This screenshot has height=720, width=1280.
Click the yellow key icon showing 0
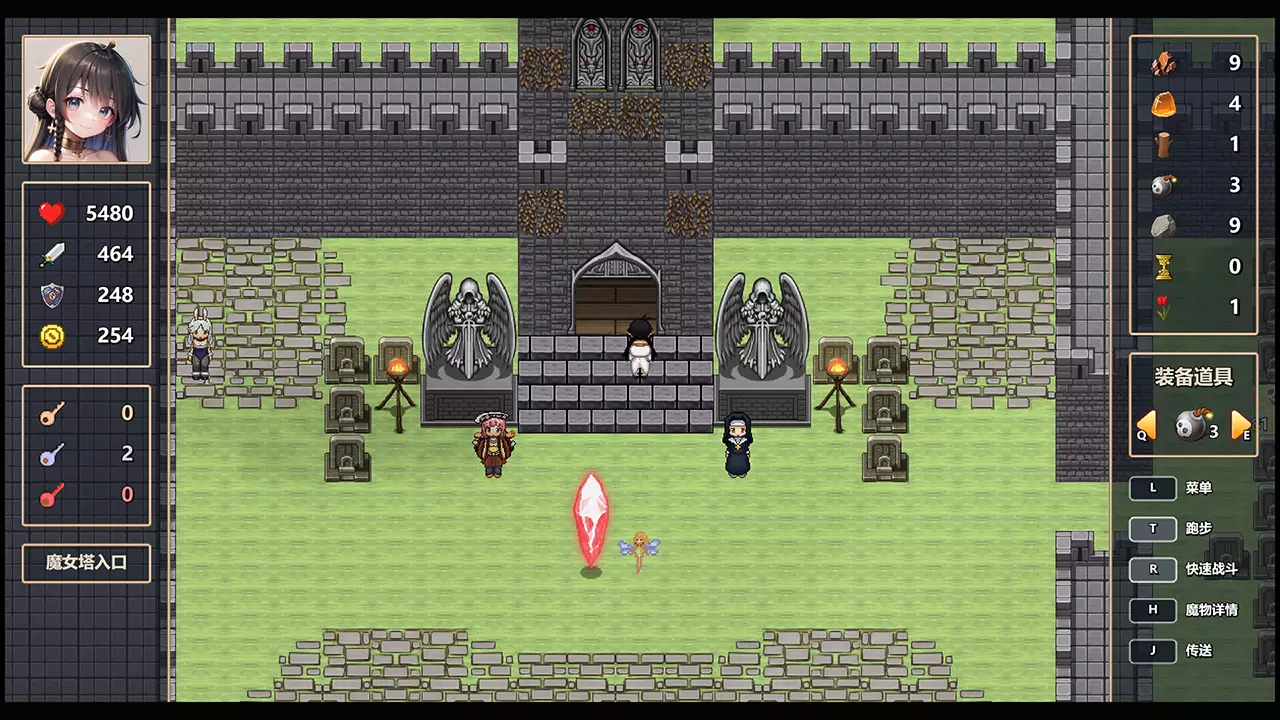(50, 413)
